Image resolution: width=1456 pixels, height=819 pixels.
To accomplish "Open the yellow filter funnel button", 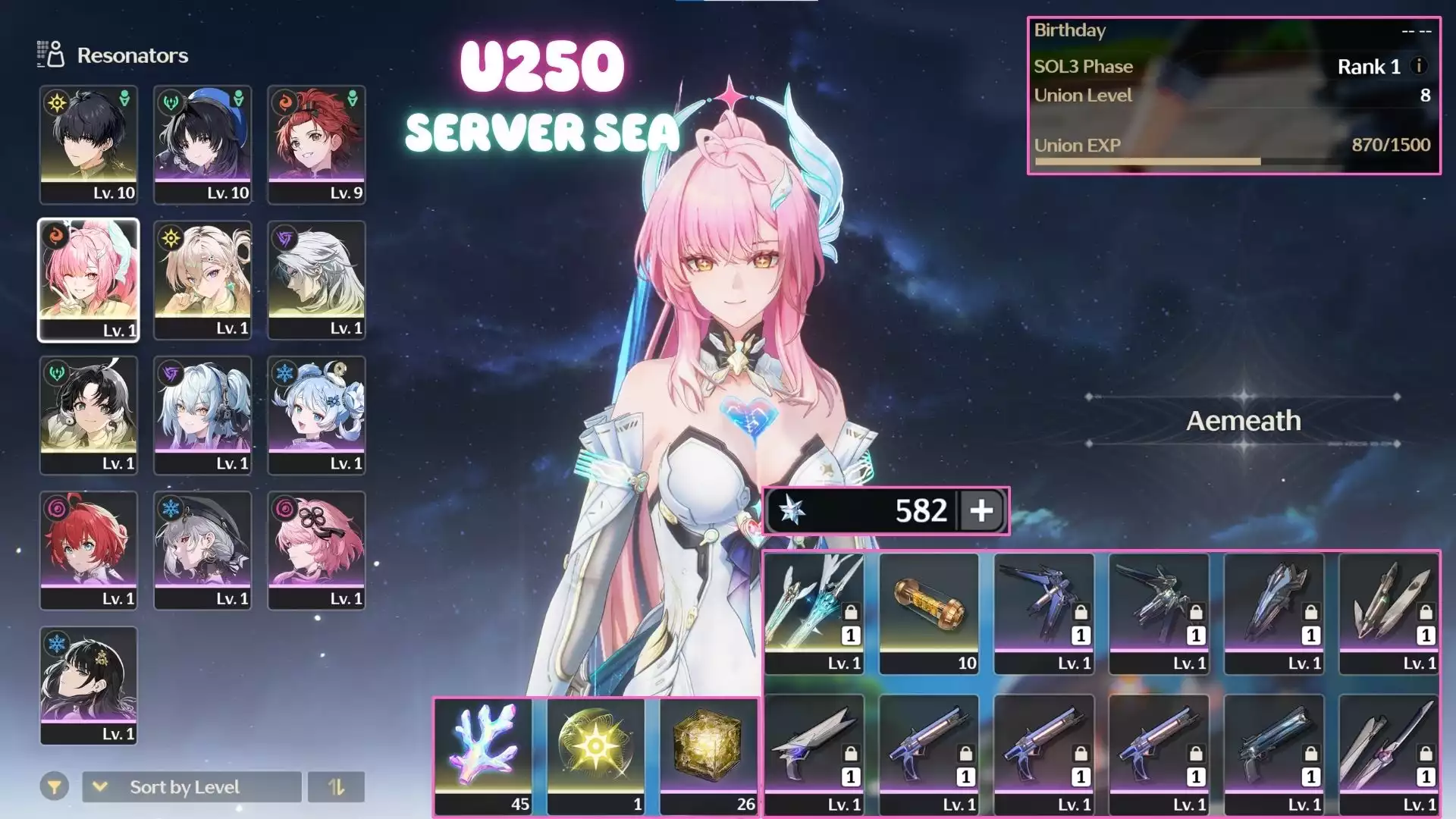I will coord(55,787).
